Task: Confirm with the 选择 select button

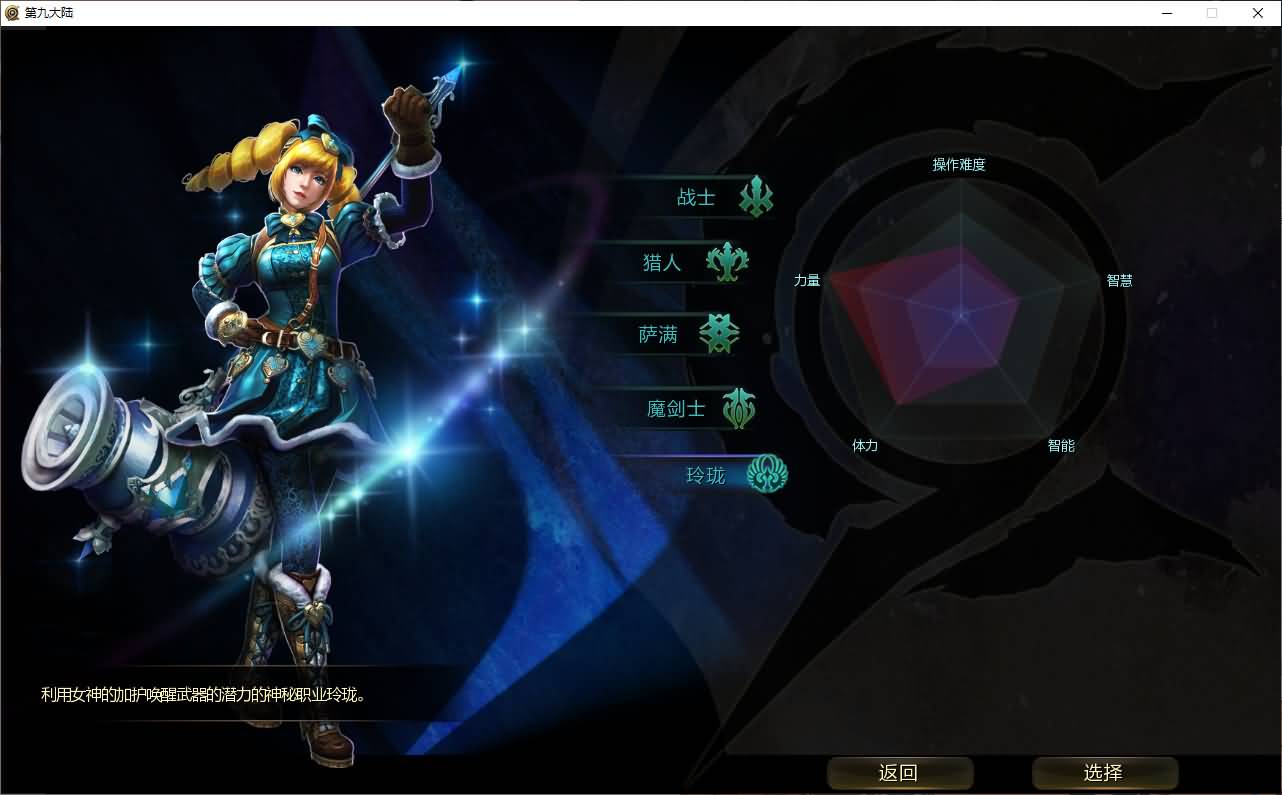Action: tap(1104, 773)
